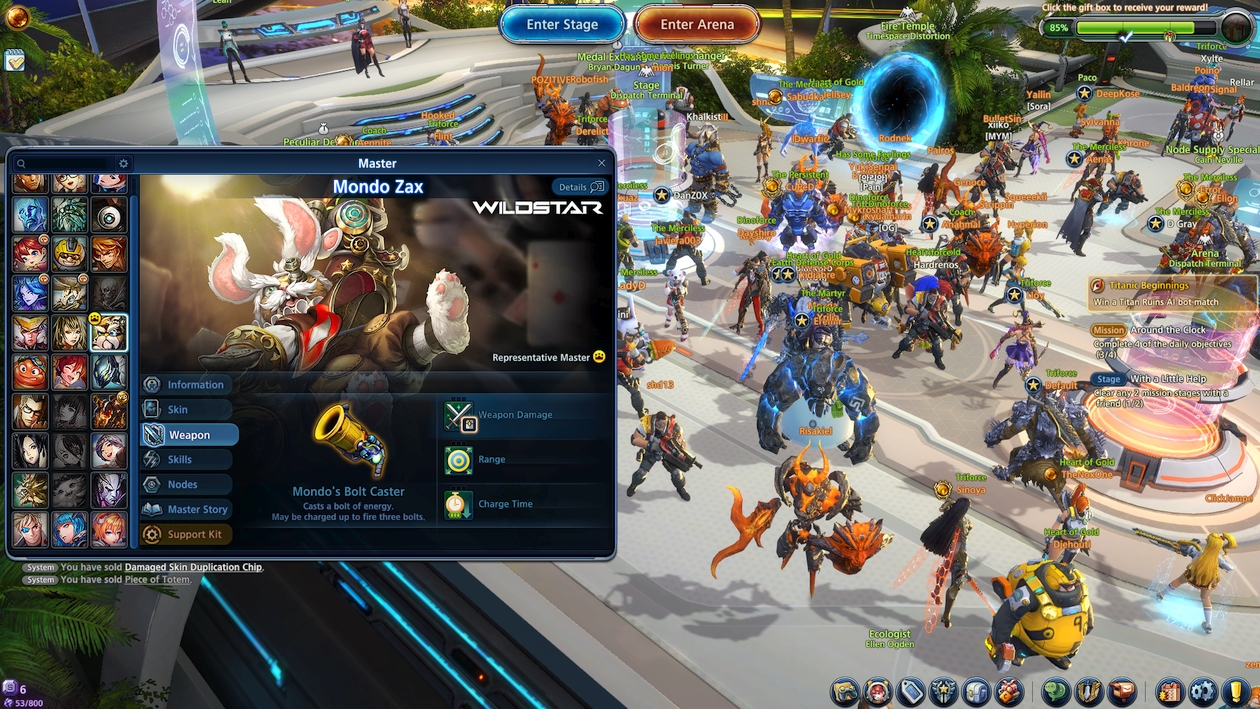Open the Master Story tab
Image resolution: width=1260 pixels, height=709 pixels.
click(x=186, y=510)
